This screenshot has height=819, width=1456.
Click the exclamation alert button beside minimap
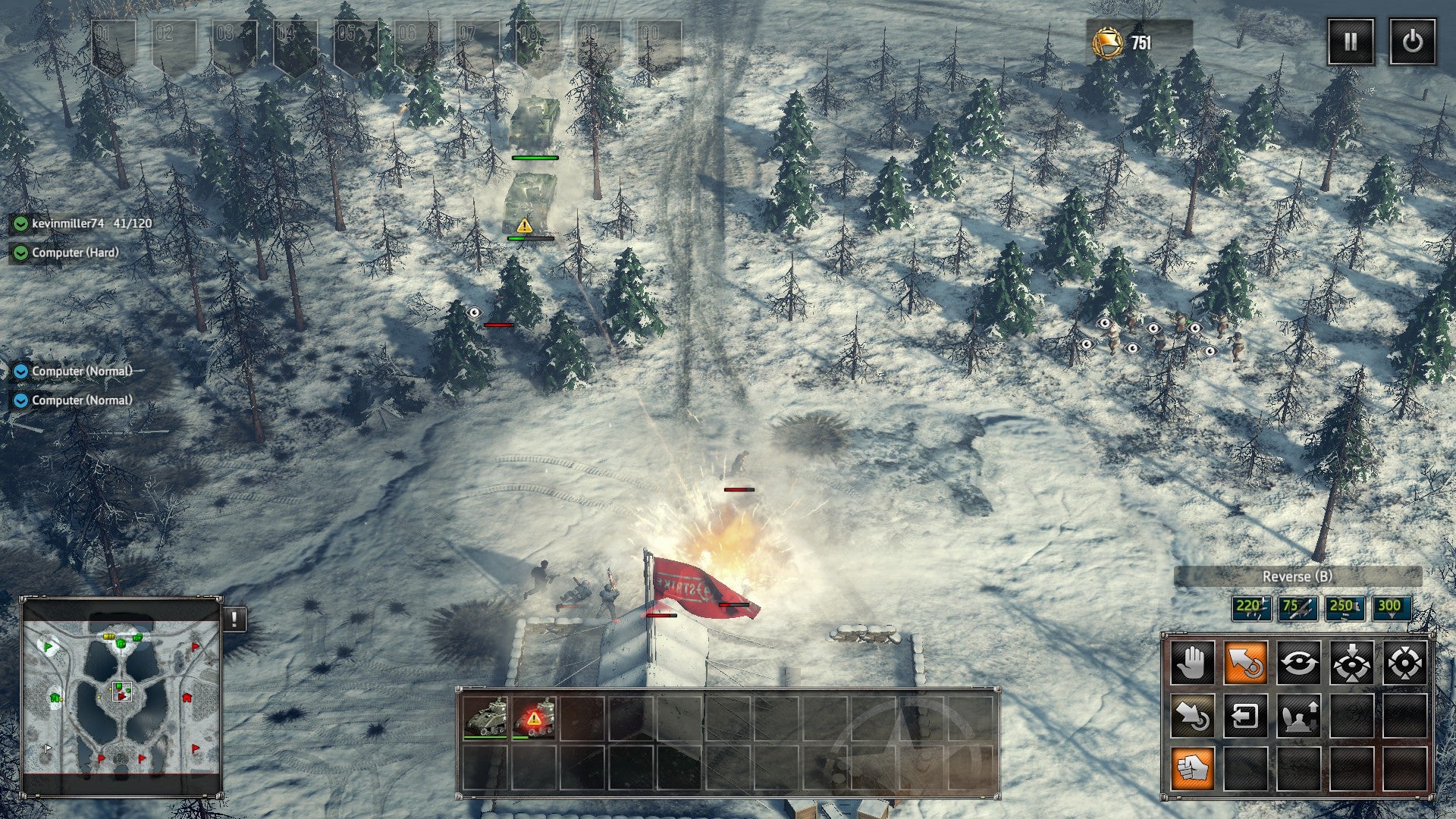234,619
